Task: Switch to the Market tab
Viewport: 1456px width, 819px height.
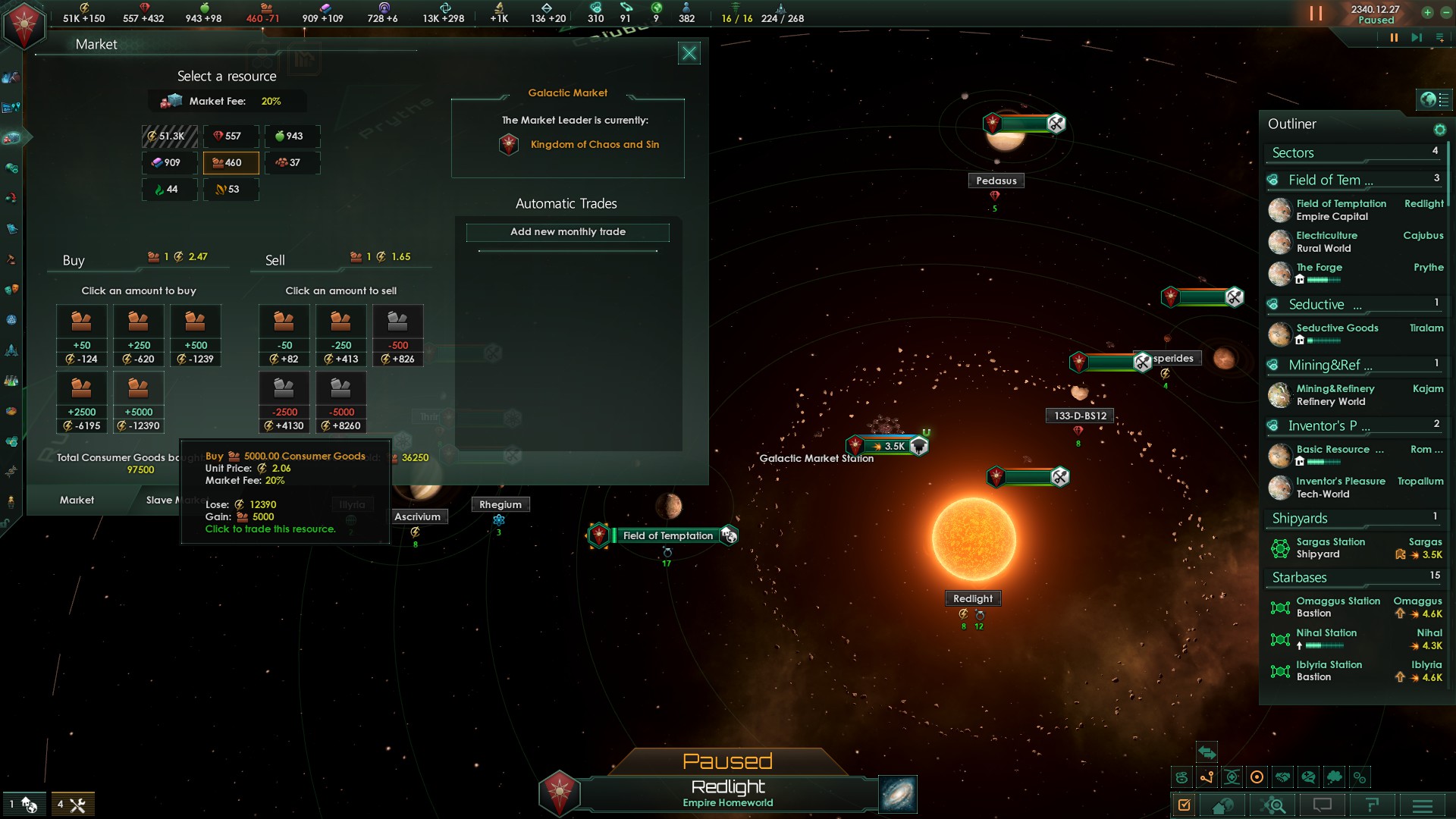Action: point(77,500)
